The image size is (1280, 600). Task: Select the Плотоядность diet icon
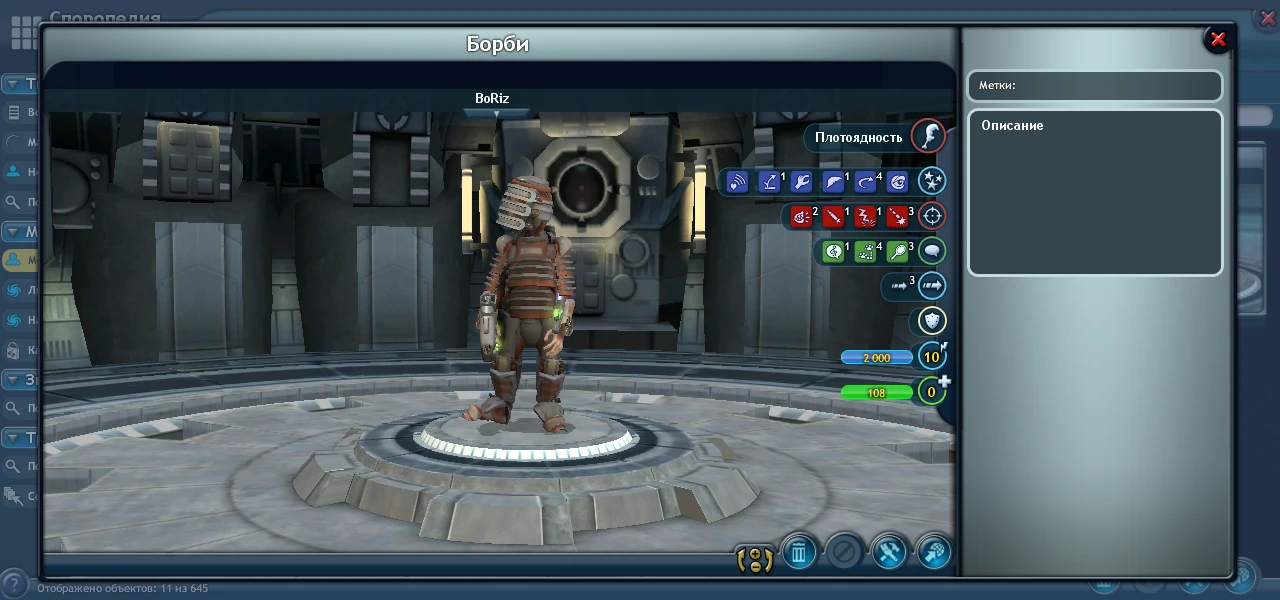point(929,137)
